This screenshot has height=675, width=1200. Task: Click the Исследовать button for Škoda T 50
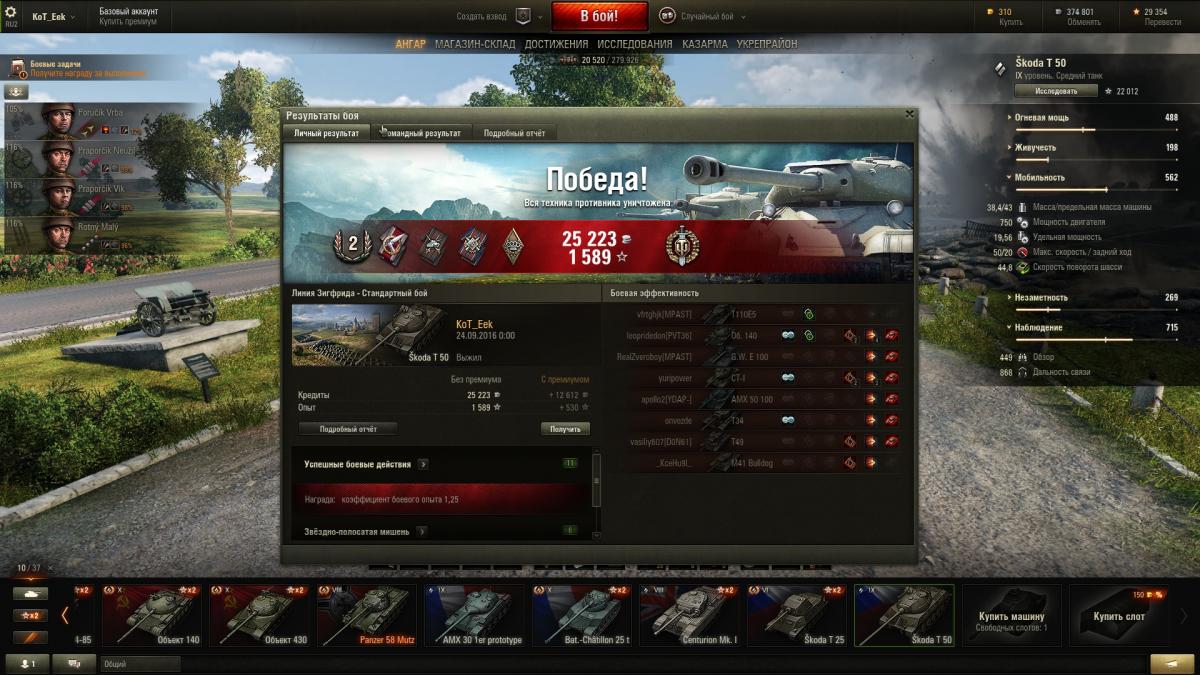pos(1056,91)
